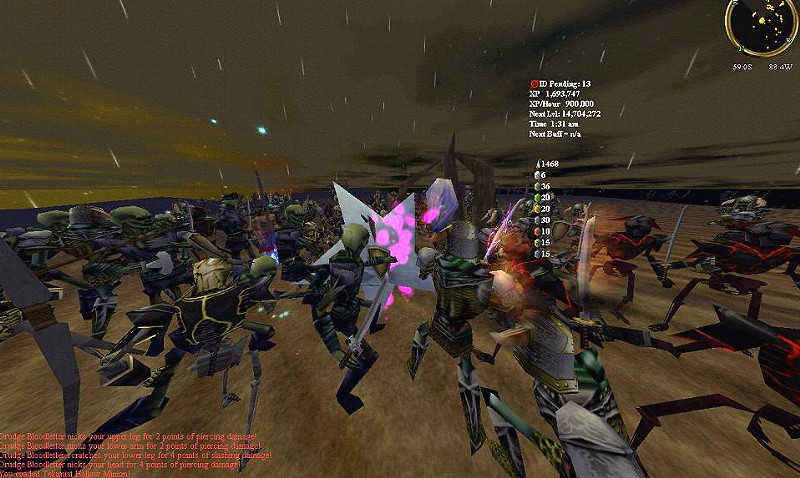Click the circular radar minimap

pos(761,27)
